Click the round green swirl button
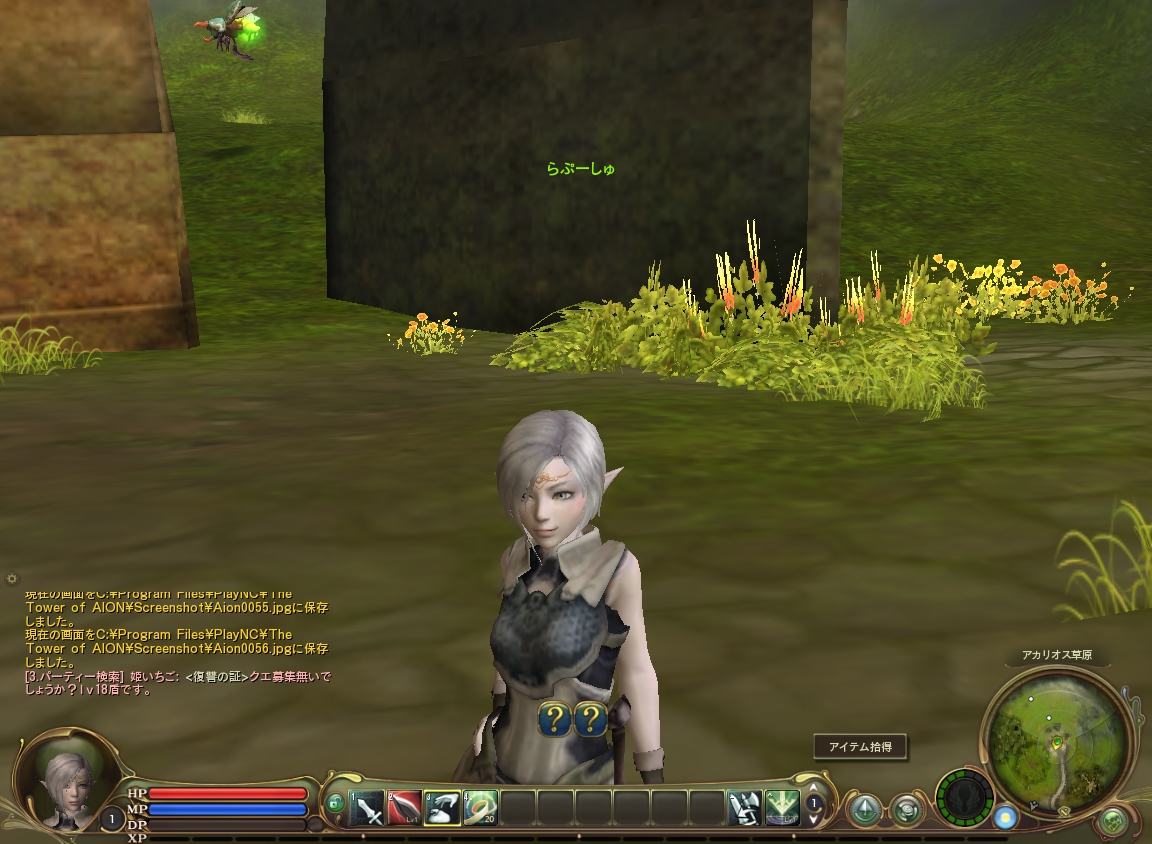The height and width of the screenshot is (844, 1152). [x=906, y=809]
